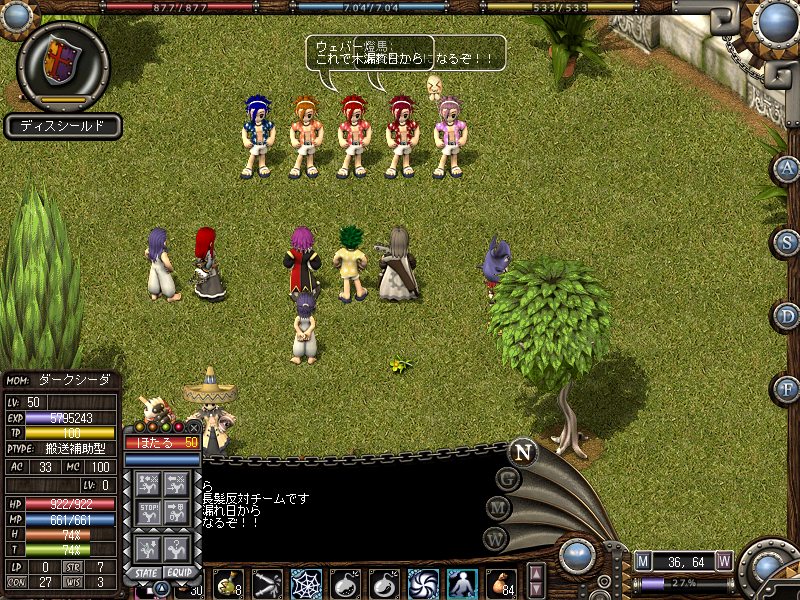
Task: Use the spider web skill in the hotbar
Action: 306,583
